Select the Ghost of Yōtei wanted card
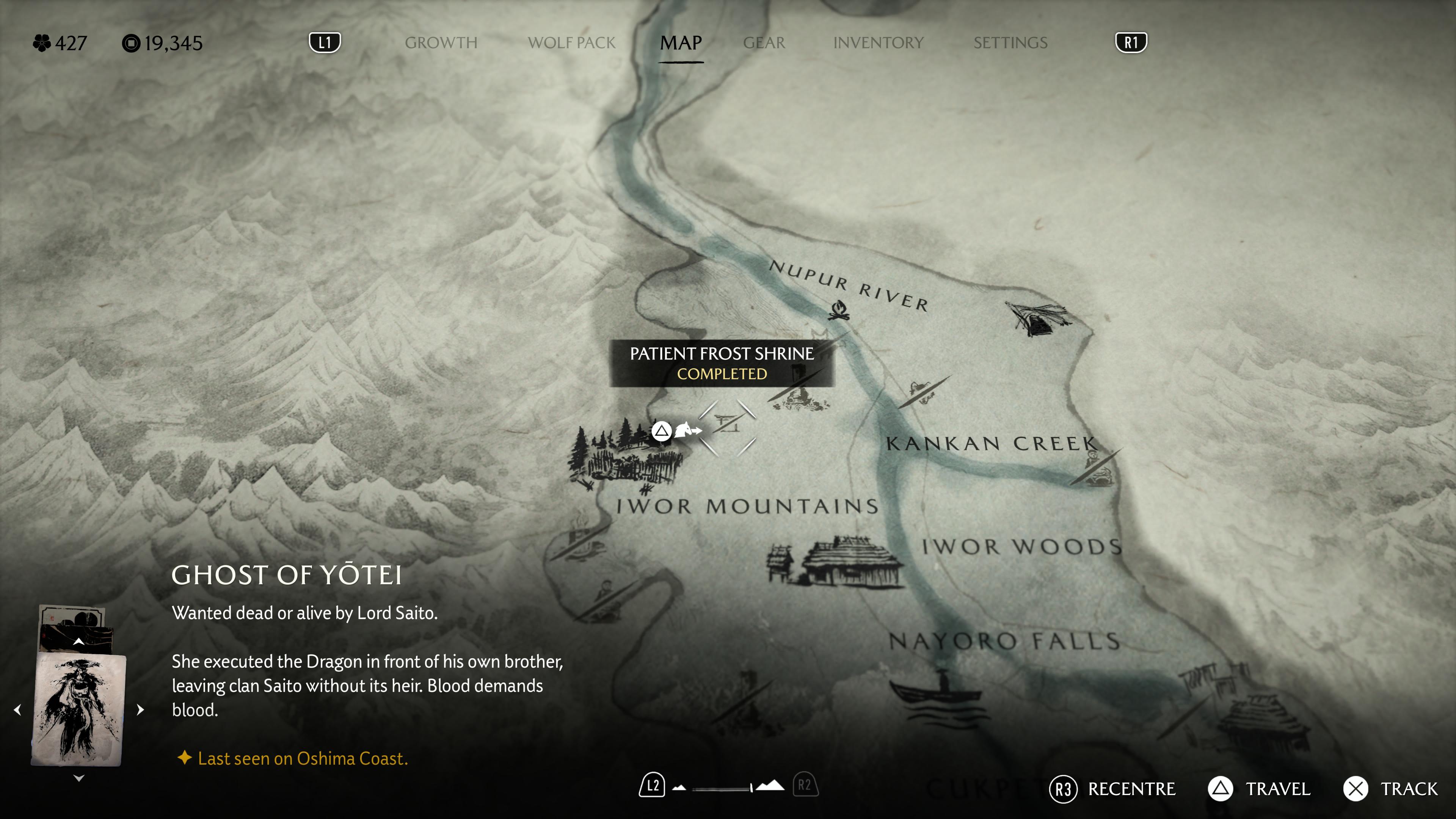Image resolution: width=1456 pixels, height=819 pixels. point(78,710)
